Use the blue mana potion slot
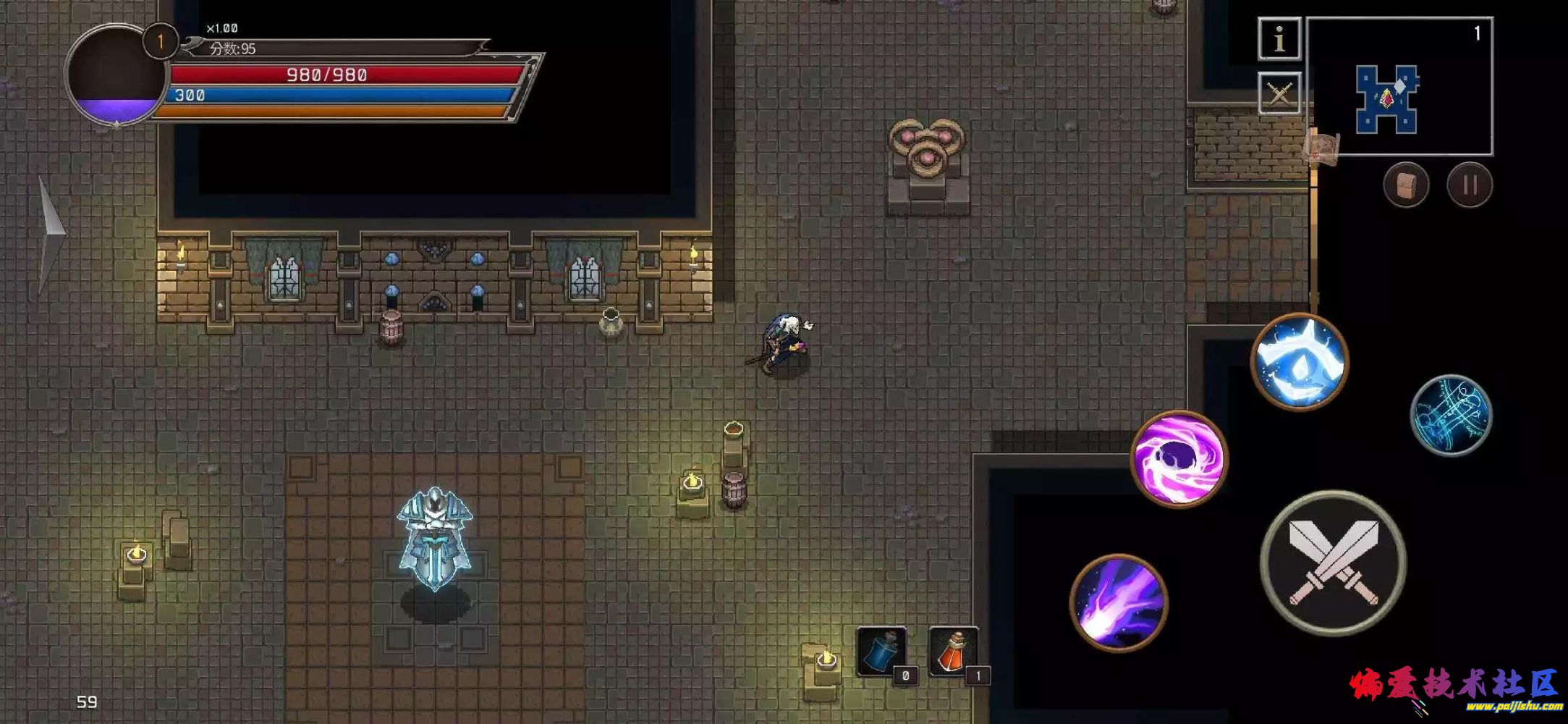The height and width of the screenshot is (724, 1568). coord(882,652)
